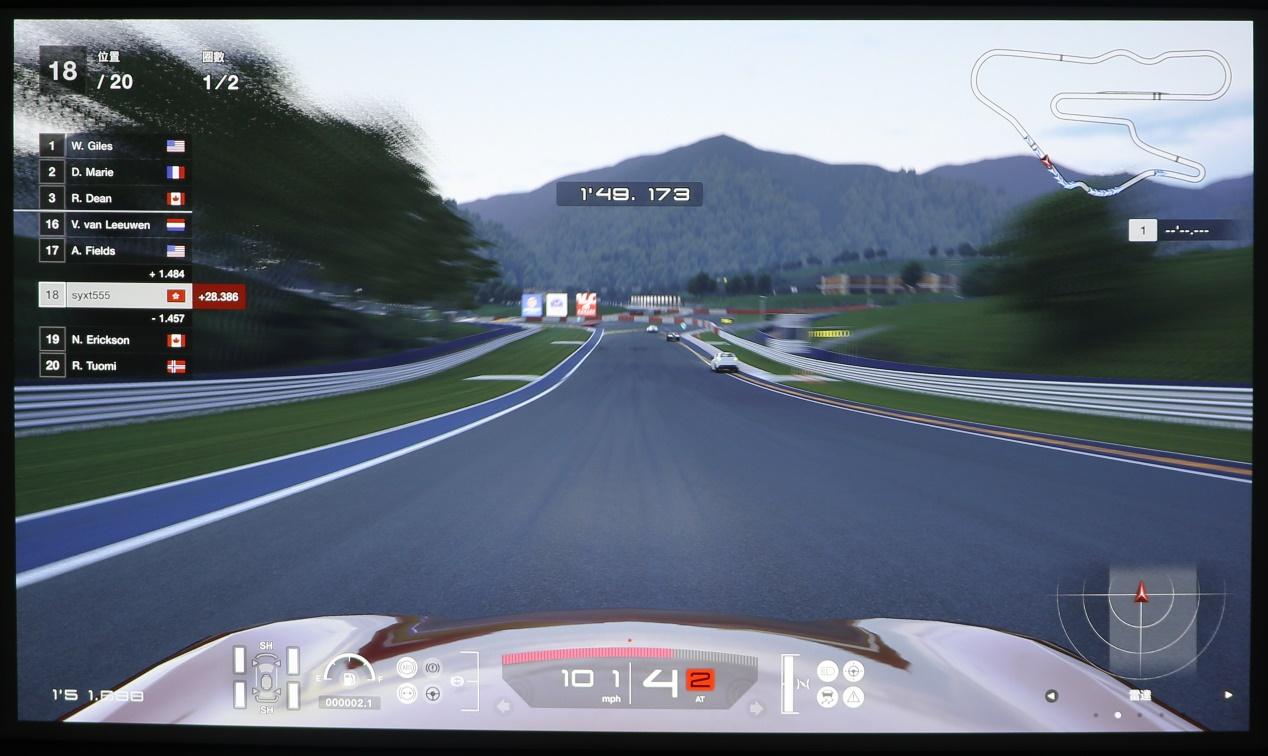The height and width of the screenshot is (756, 1268).
Task: Switch radar panel to next page
Action: [x=1228, y=695]
